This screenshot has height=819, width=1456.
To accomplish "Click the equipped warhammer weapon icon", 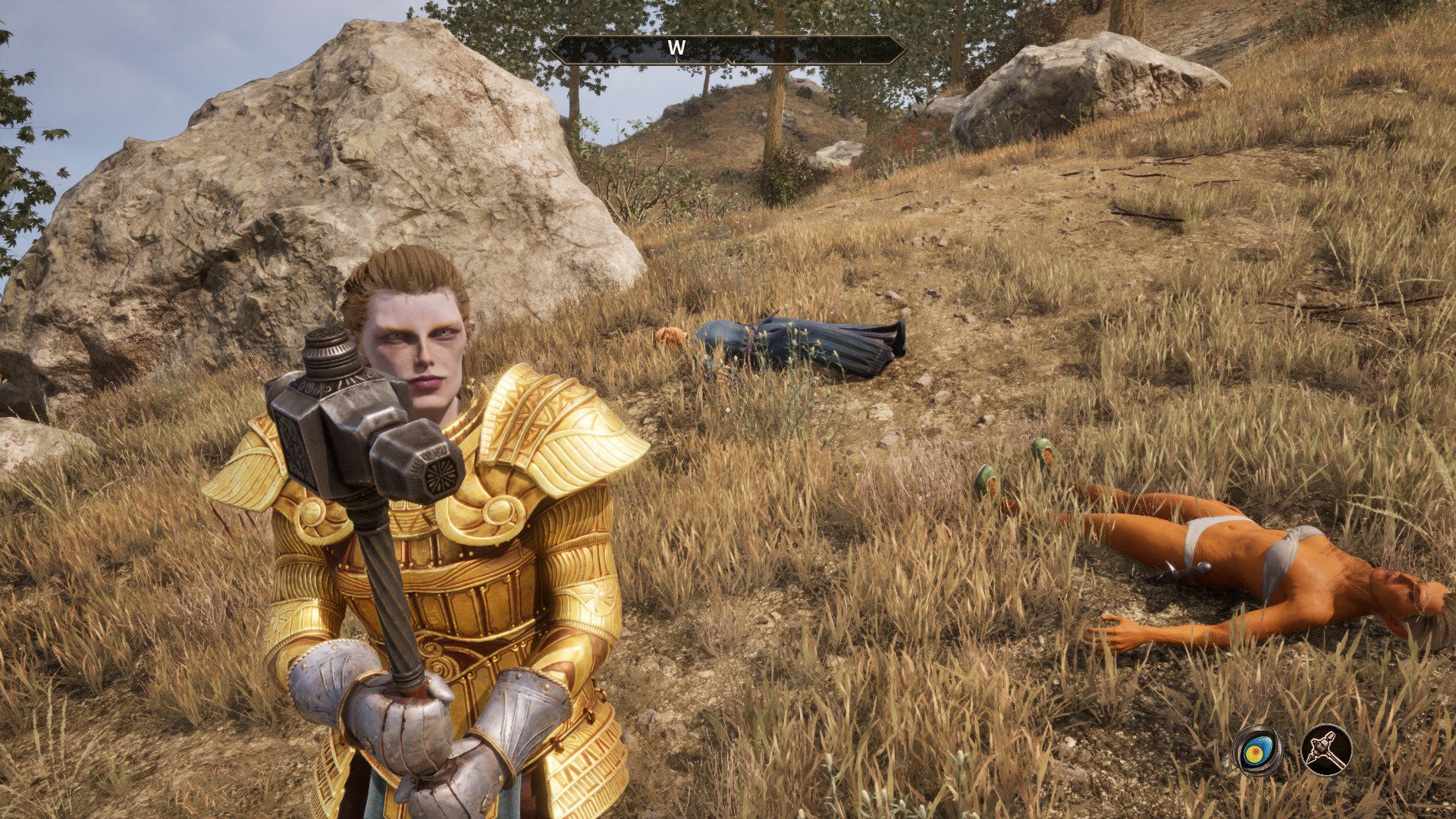I will pyautogui.click(x=1327, y=751).
